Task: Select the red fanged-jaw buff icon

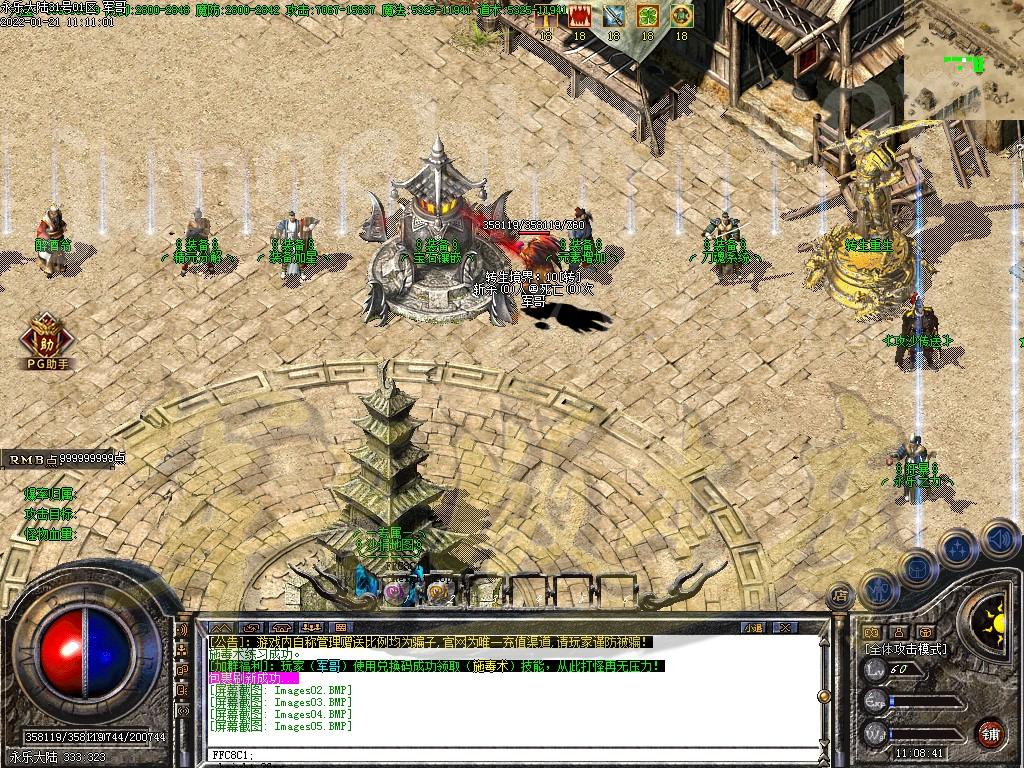Action: 579,16
